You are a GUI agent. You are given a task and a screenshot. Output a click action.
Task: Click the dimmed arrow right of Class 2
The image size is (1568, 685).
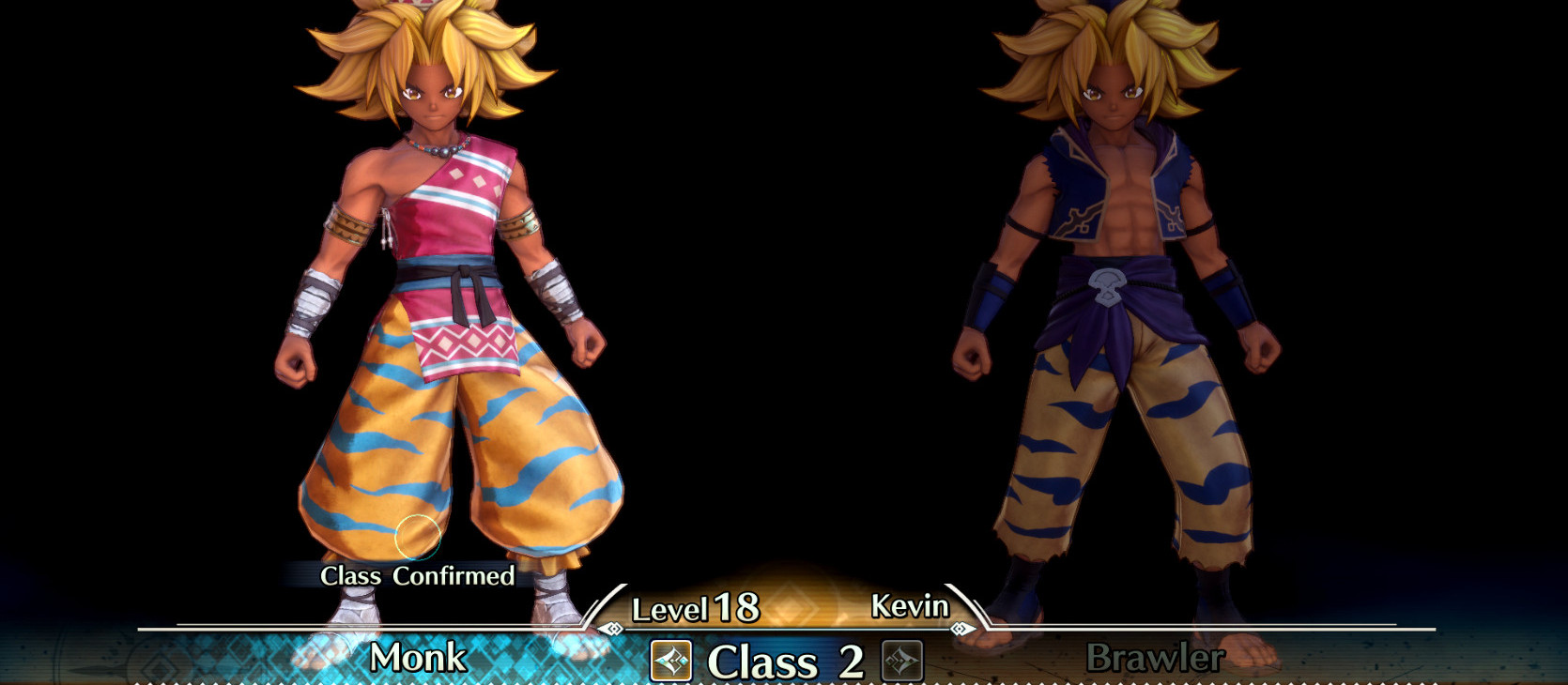click(901, 661)
